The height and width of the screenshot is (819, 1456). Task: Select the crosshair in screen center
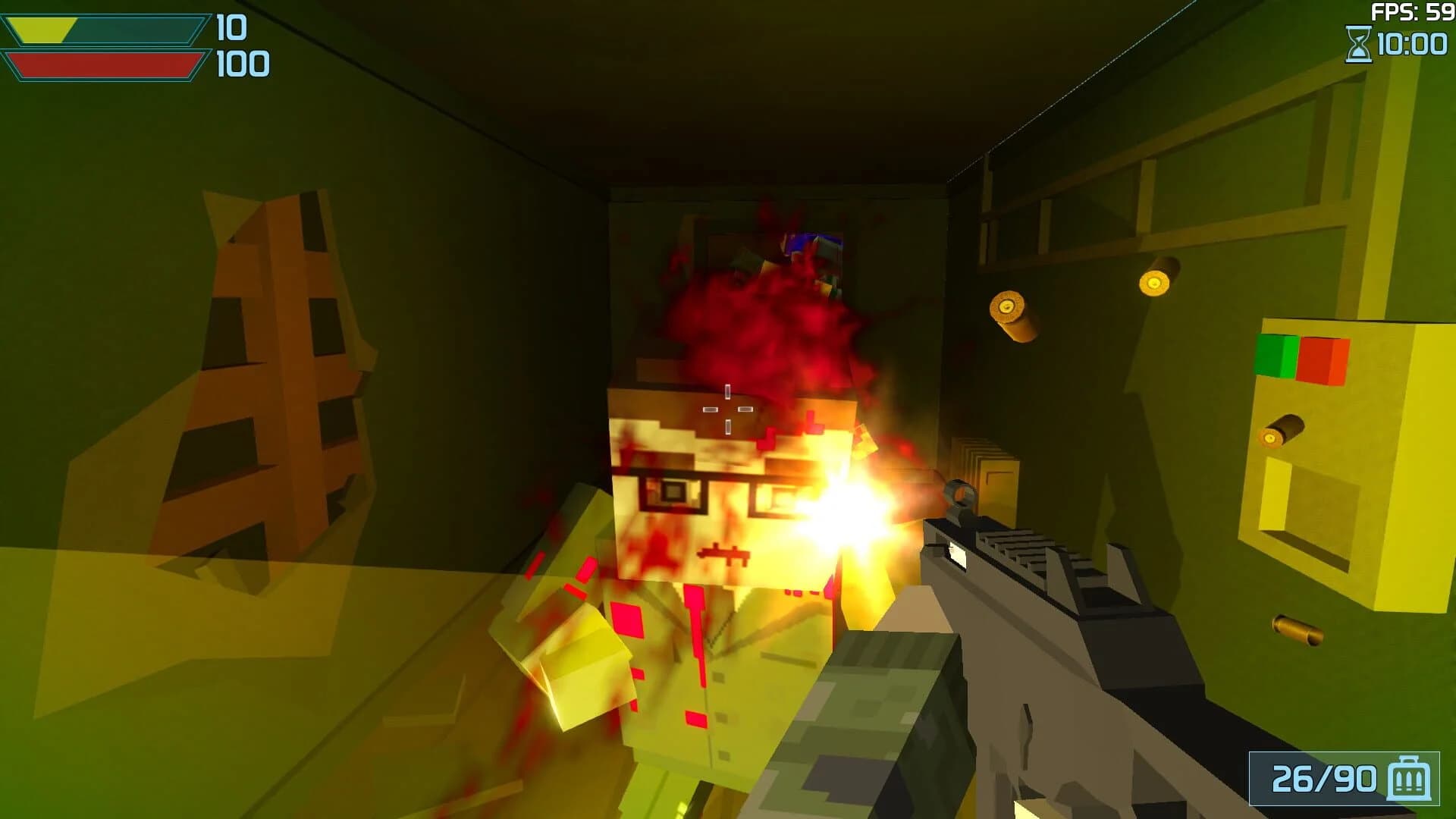(x=727, y=409)
